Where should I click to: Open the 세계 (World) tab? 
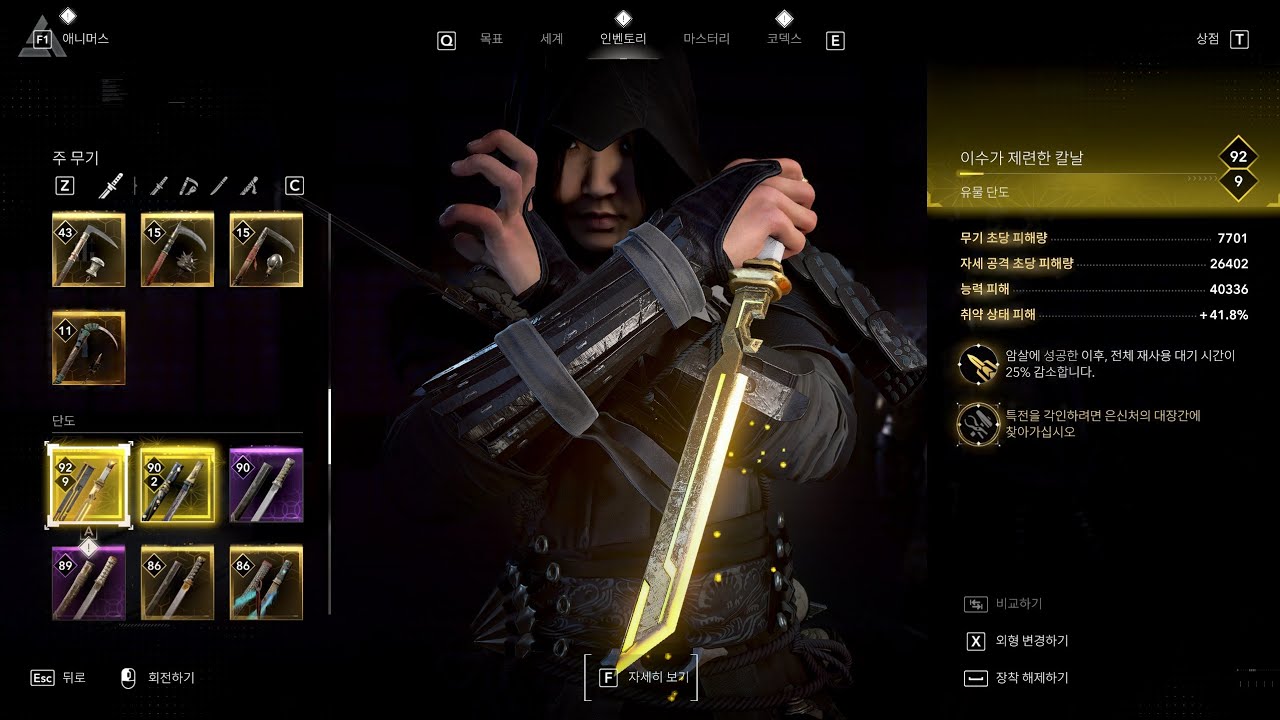coord(551,40)
